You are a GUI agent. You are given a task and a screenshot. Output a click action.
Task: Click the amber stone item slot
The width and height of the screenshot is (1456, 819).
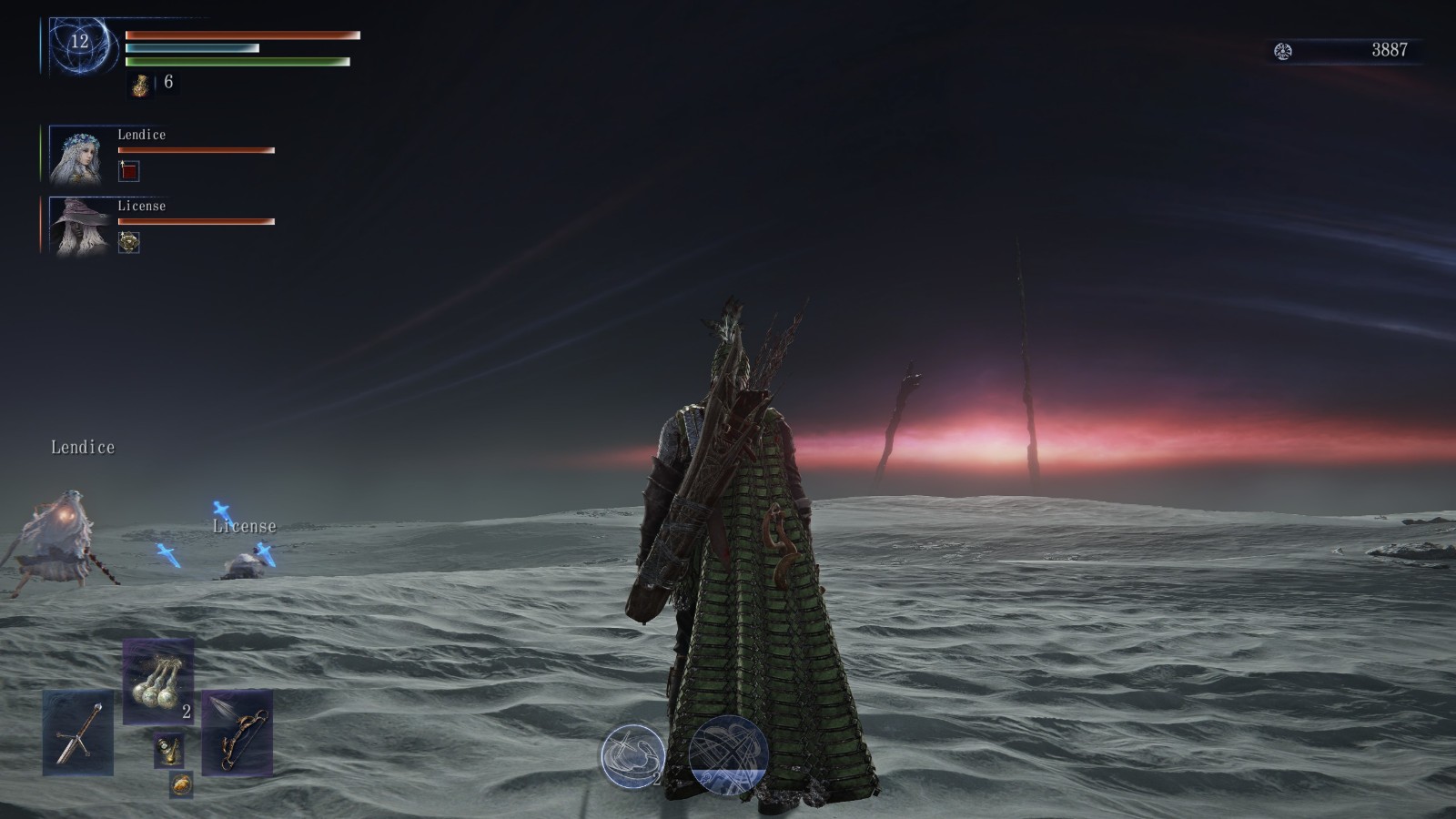(181, 784)
